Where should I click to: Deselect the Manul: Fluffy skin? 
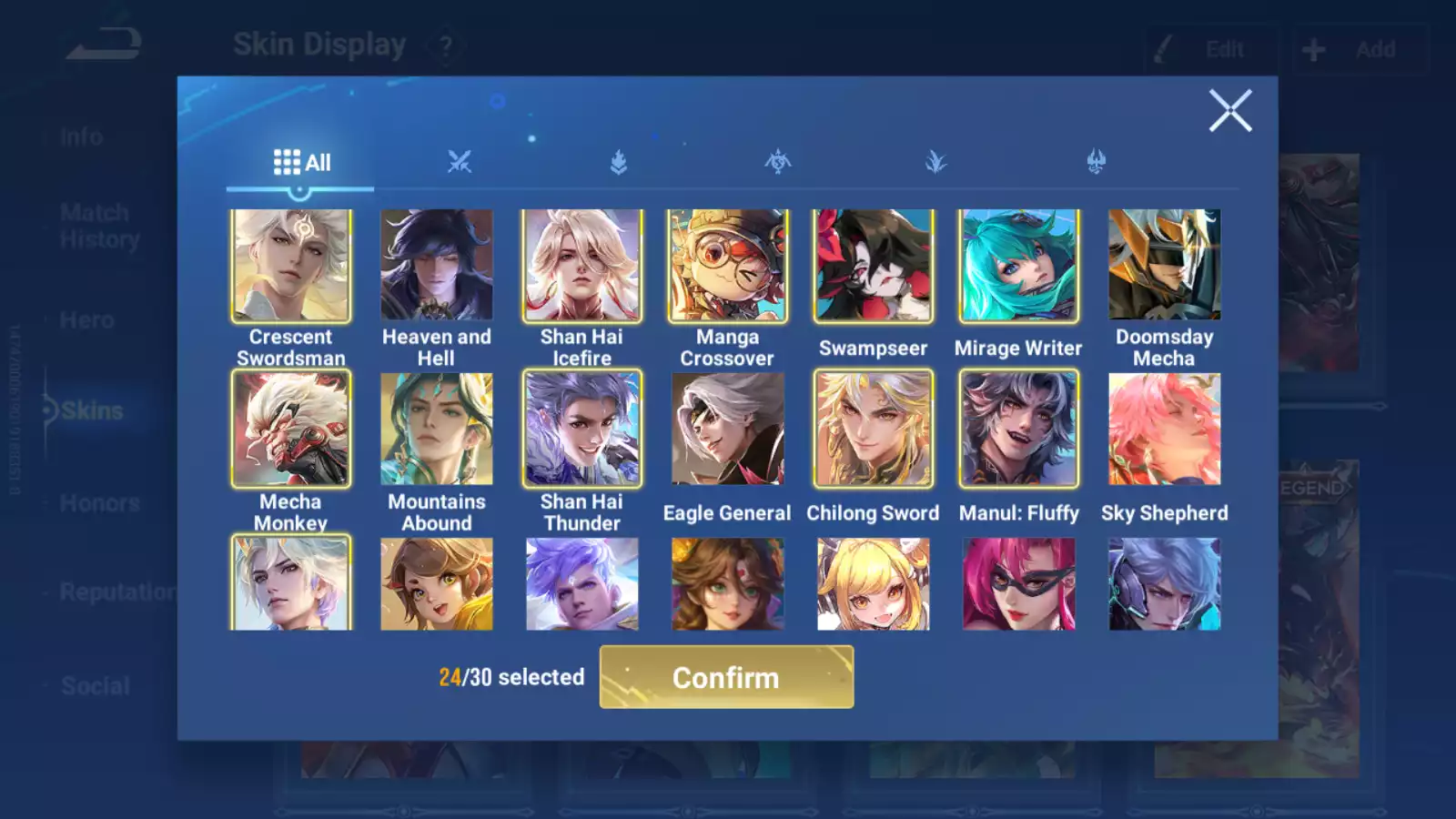[x=1017, y=429]
